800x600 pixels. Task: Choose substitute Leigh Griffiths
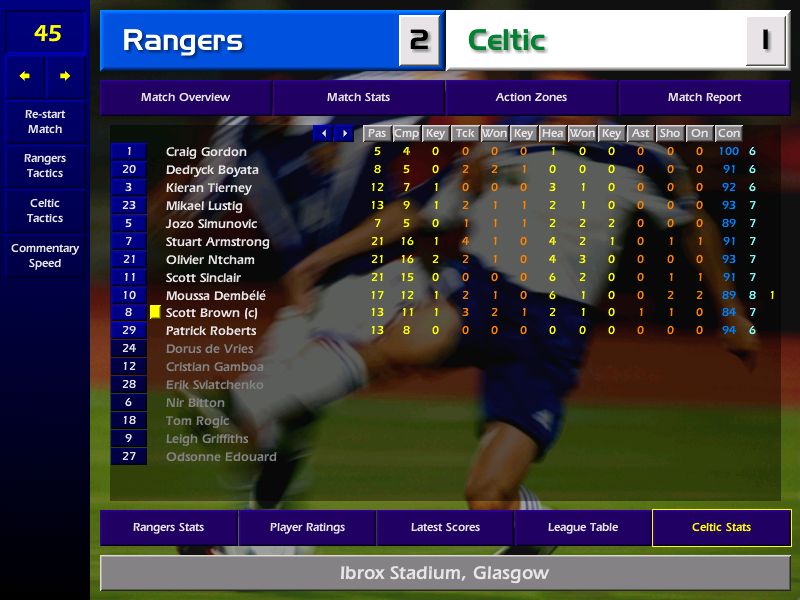[x=207, y=439]
